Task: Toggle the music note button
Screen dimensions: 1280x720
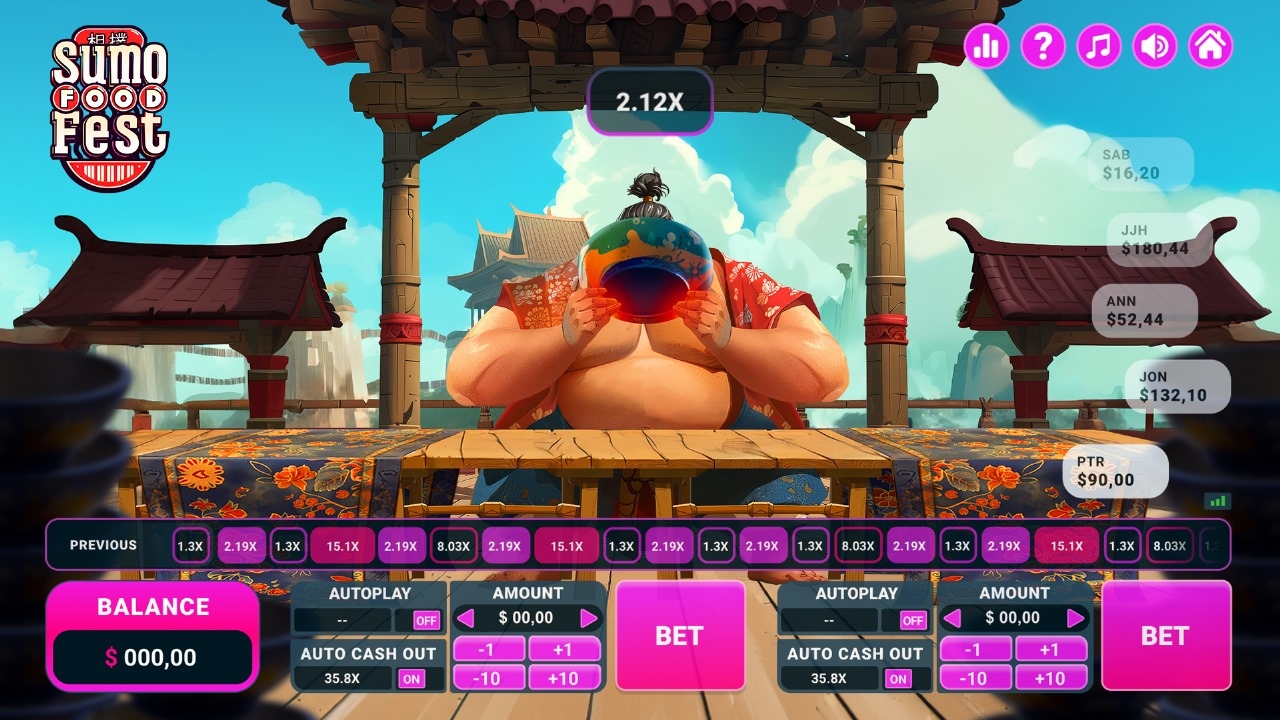Action: point(1098,46)
